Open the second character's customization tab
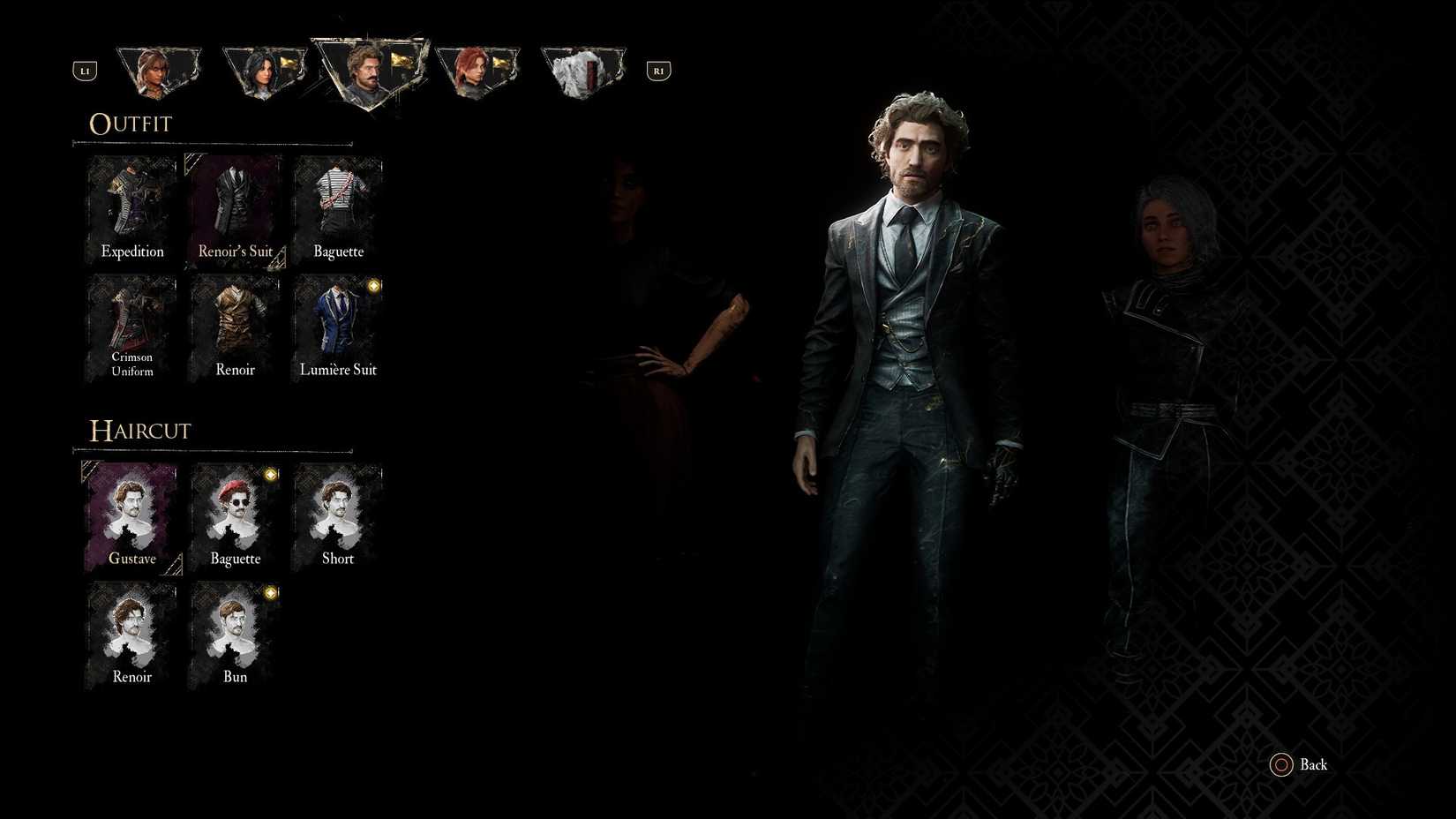This screenshot has width=1456, height=819. tap(265, 69)
